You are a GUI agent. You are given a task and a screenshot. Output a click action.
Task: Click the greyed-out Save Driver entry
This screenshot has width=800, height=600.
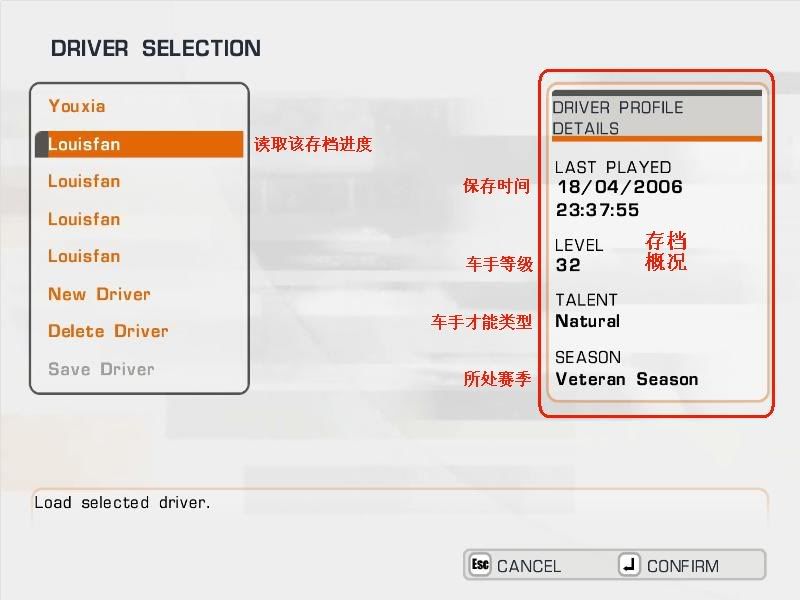pos(101,369)
